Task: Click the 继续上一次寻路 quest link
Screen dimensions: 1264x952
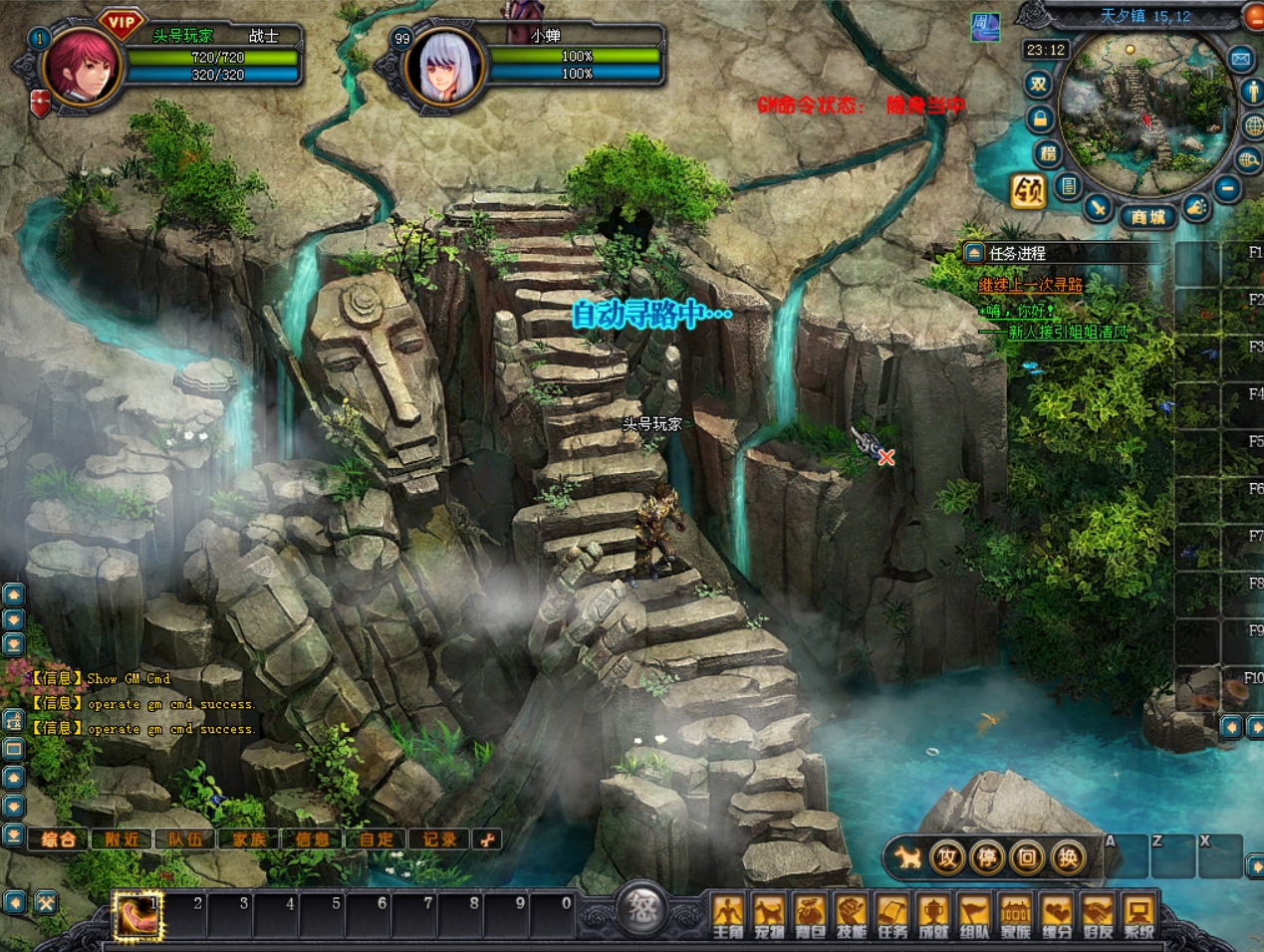Action: 1030,286
